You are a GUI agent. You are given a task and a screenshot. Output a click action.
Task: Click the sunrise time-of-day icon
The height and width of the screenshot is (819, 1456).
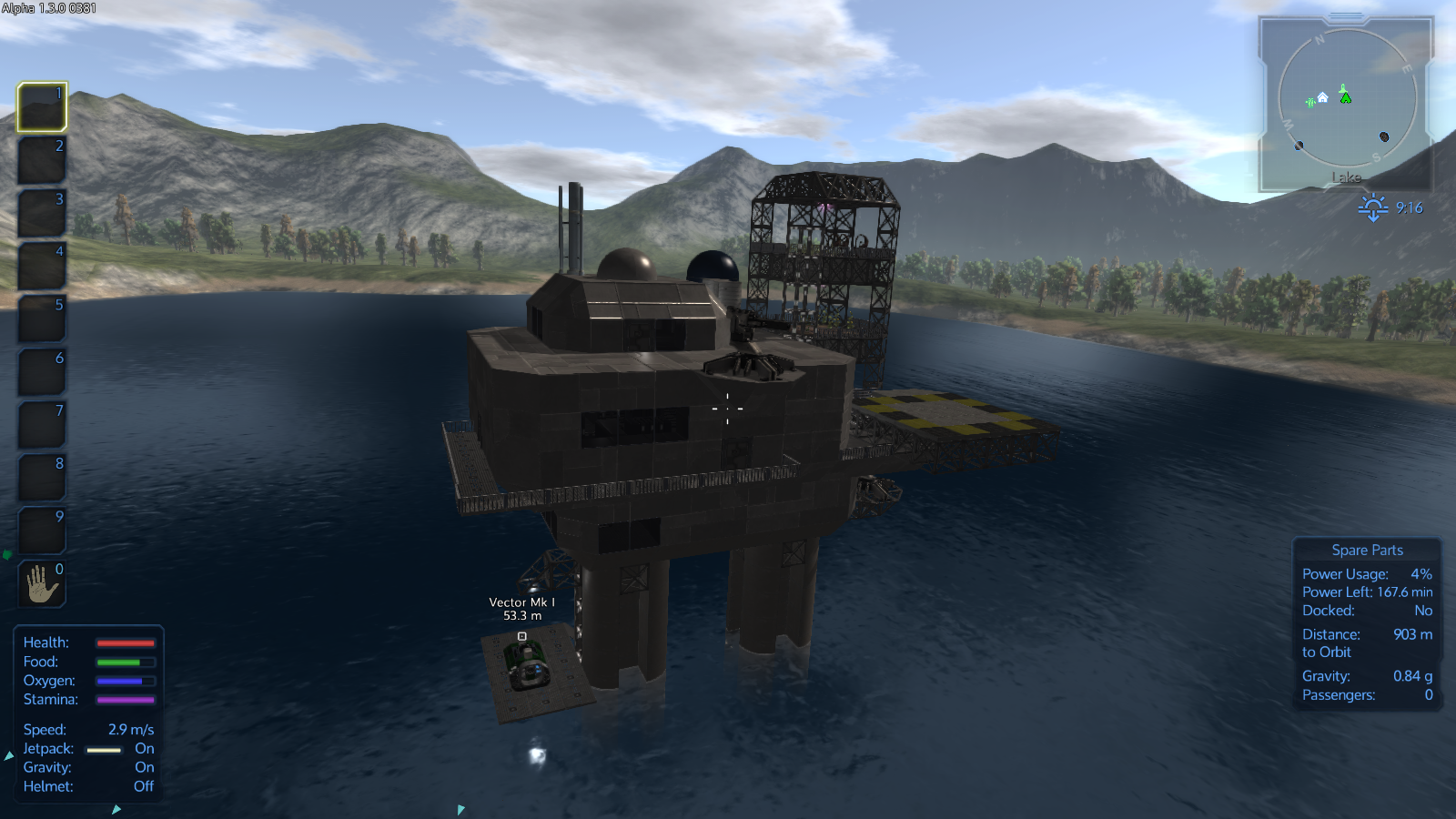pyautogui.click(x=1372, y=207)
